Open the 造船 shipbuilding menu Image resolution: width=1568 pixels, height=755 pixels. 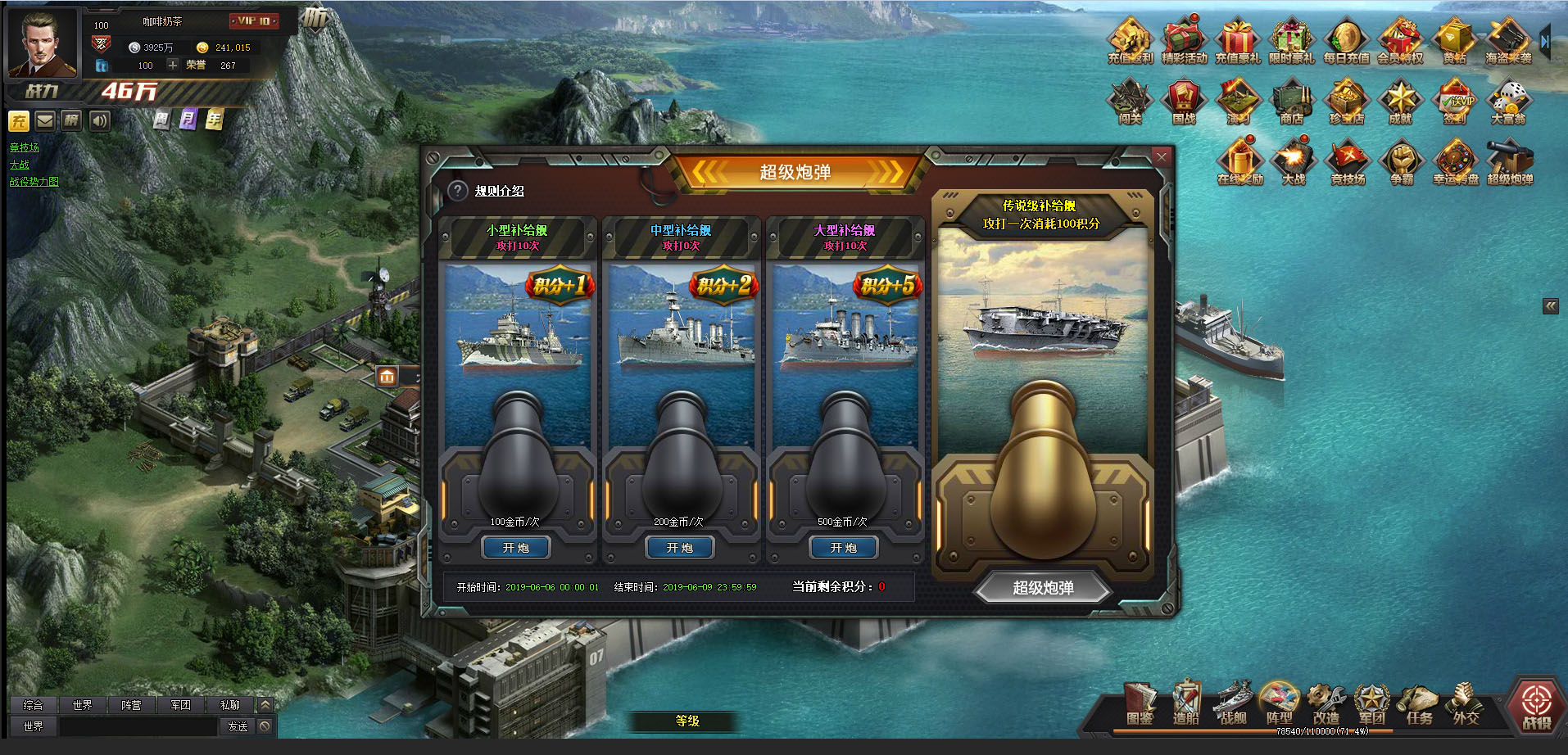point(1185,704)
